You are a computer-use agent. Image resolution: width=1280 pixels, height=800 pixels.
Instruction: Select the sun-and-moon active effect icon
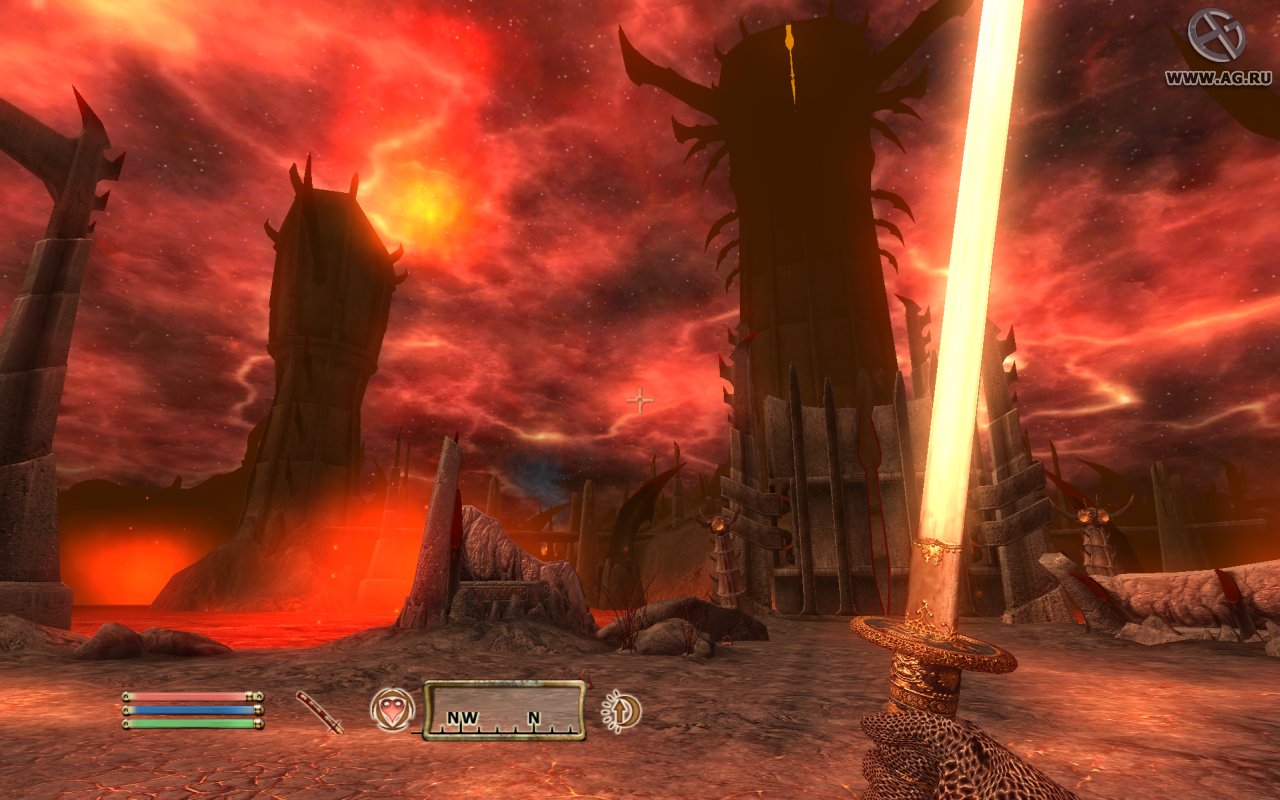point(621,711)
